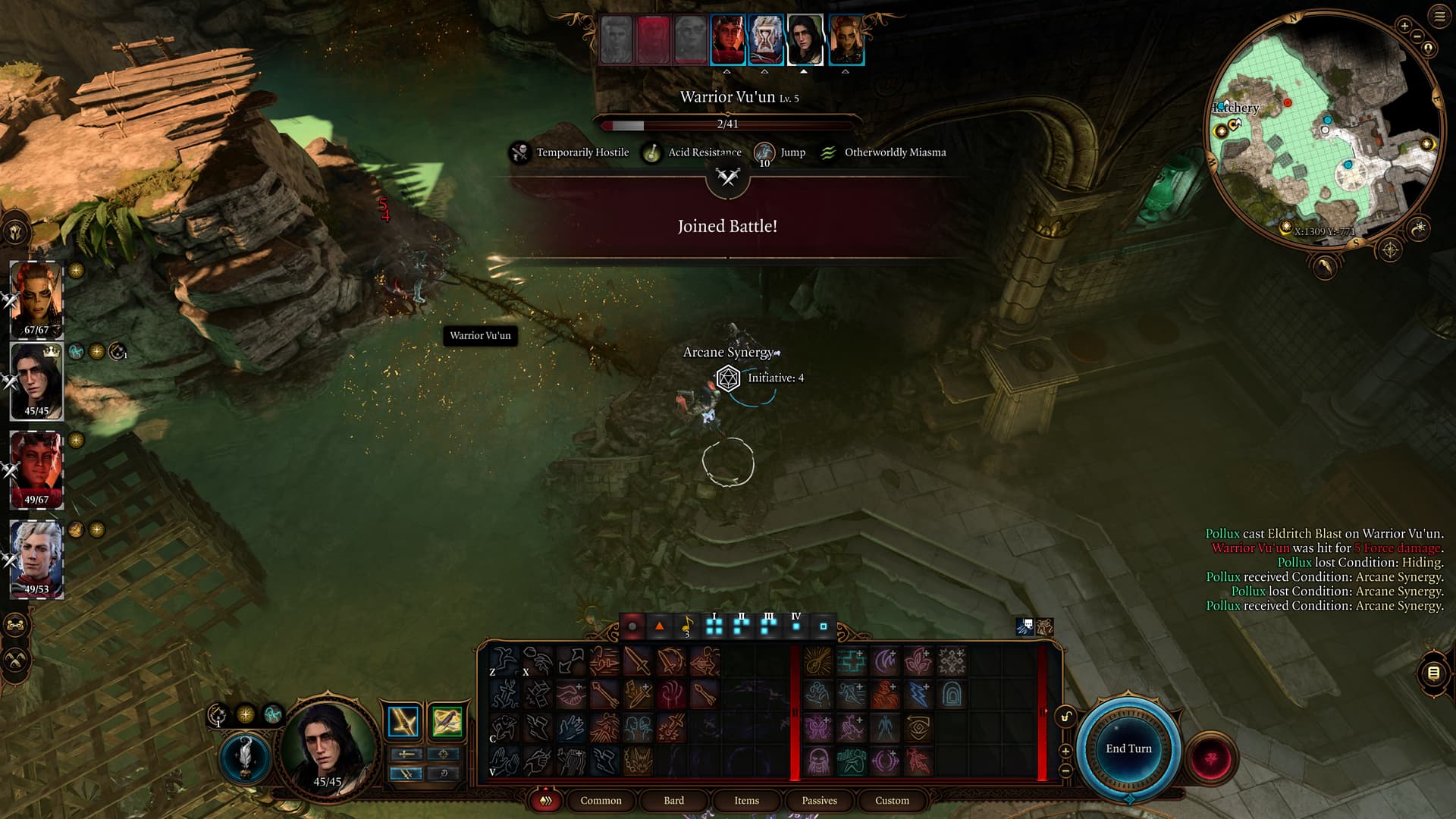Screen dimensions: 1456x819
Task: Zoom in on the minimap
Action: [x=1404, y=27]
